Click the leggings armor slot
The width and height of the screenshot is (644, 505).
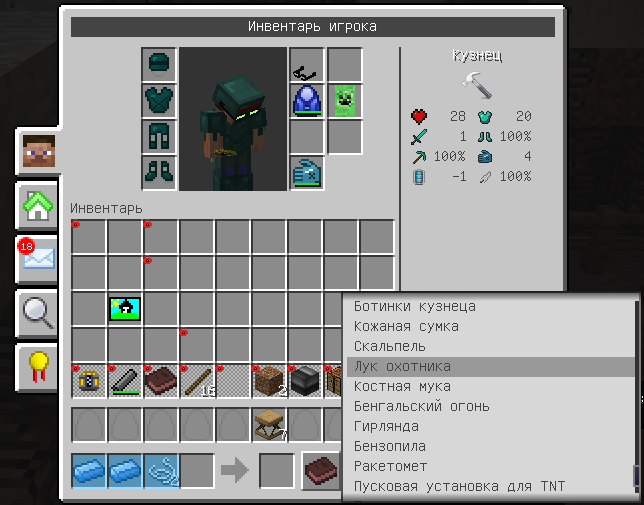click(158, 136)
